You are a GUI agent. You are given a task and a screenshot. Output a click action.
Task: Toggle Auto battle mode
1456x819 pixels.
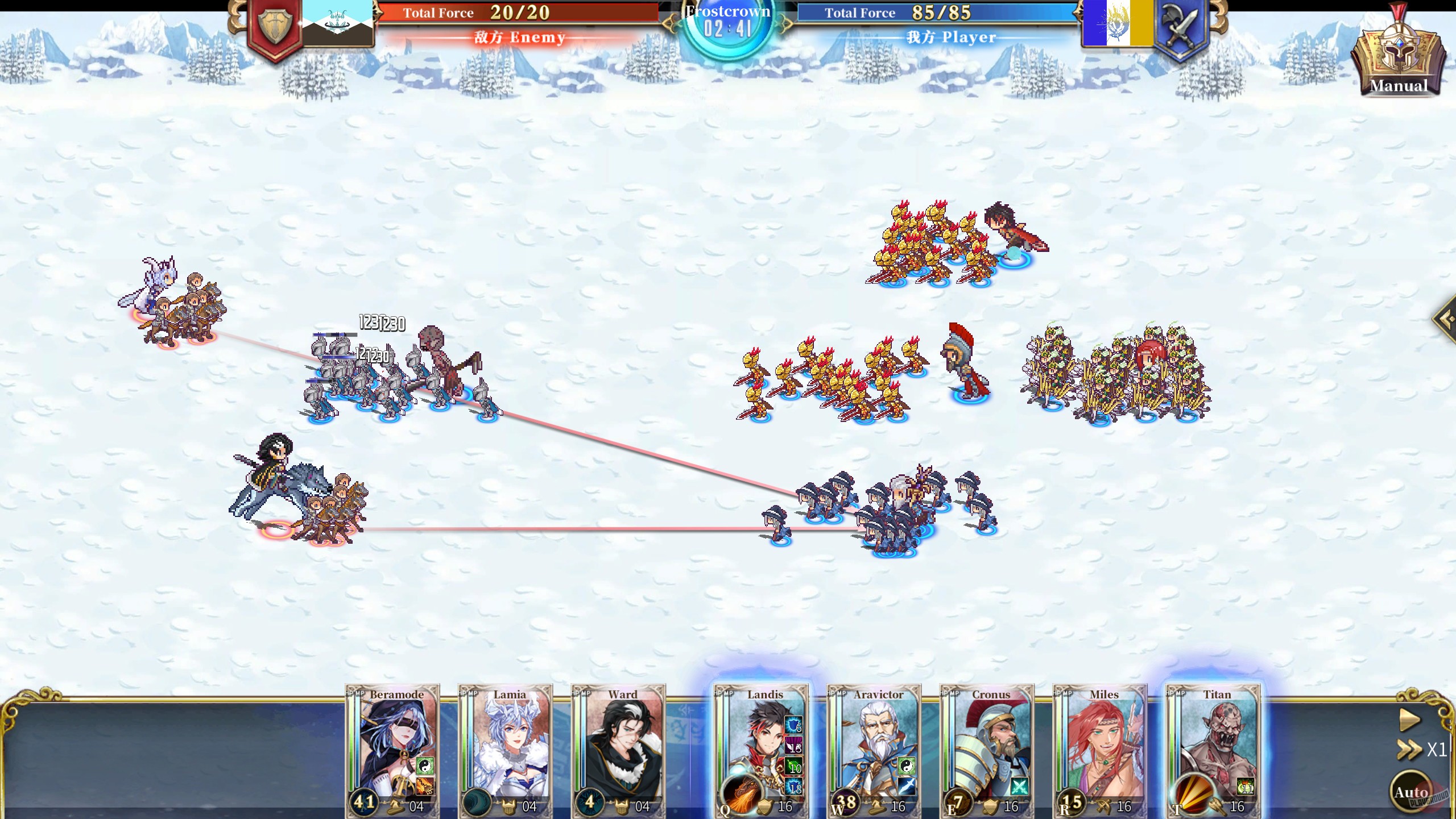[1409, 792]
